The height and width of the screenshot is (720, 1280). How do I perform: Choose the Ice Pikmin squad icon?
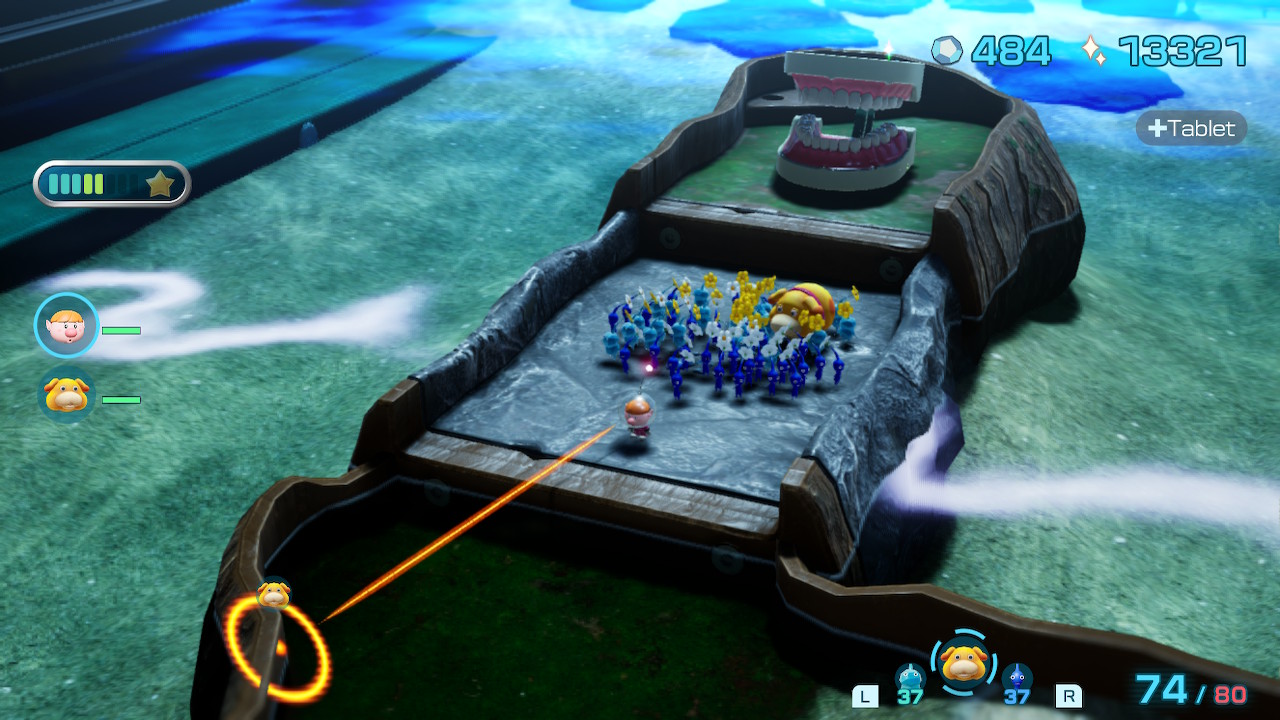coord(910,679)
